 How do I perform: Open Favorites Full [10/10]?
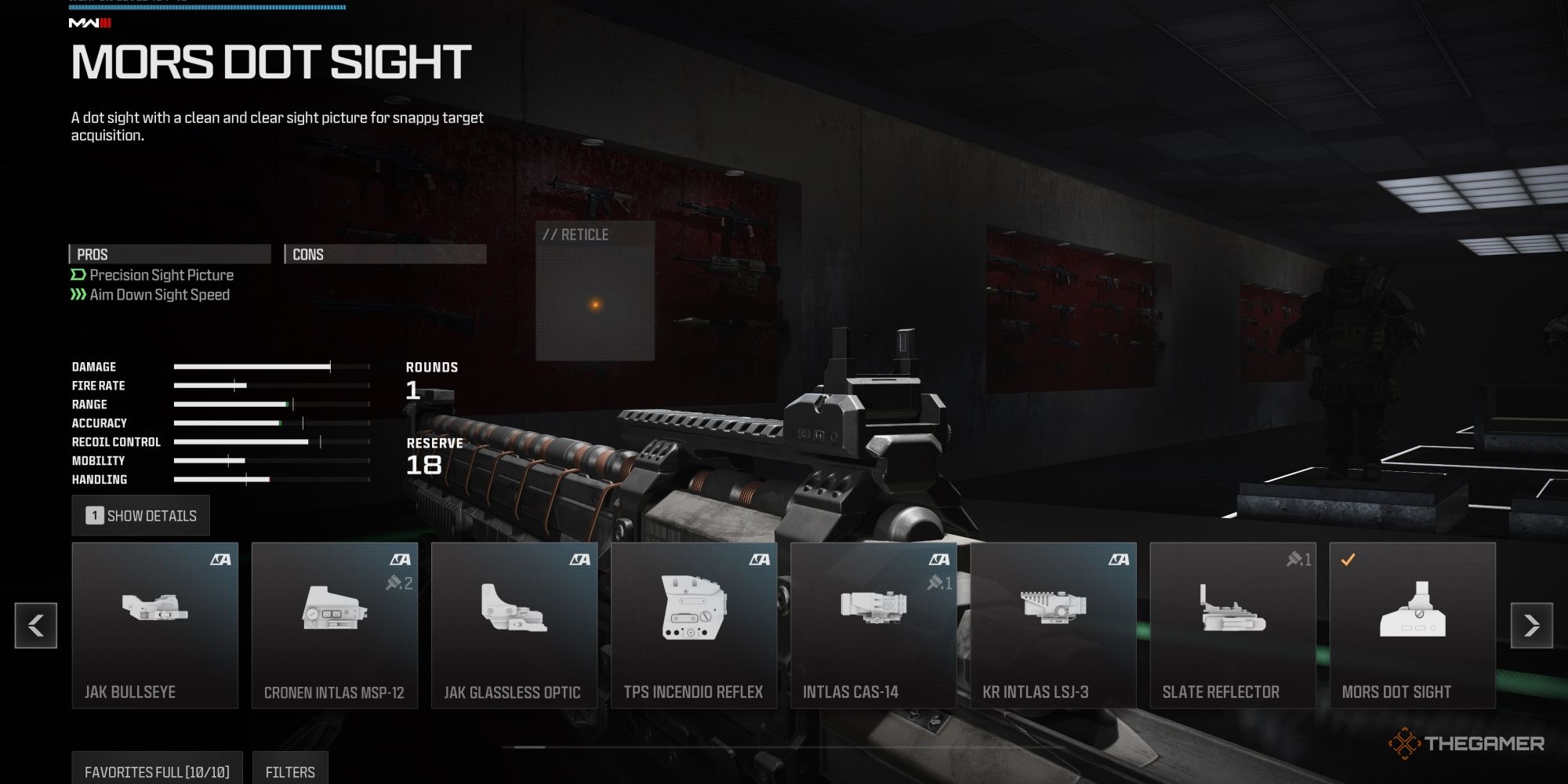[x=155, y=771]
